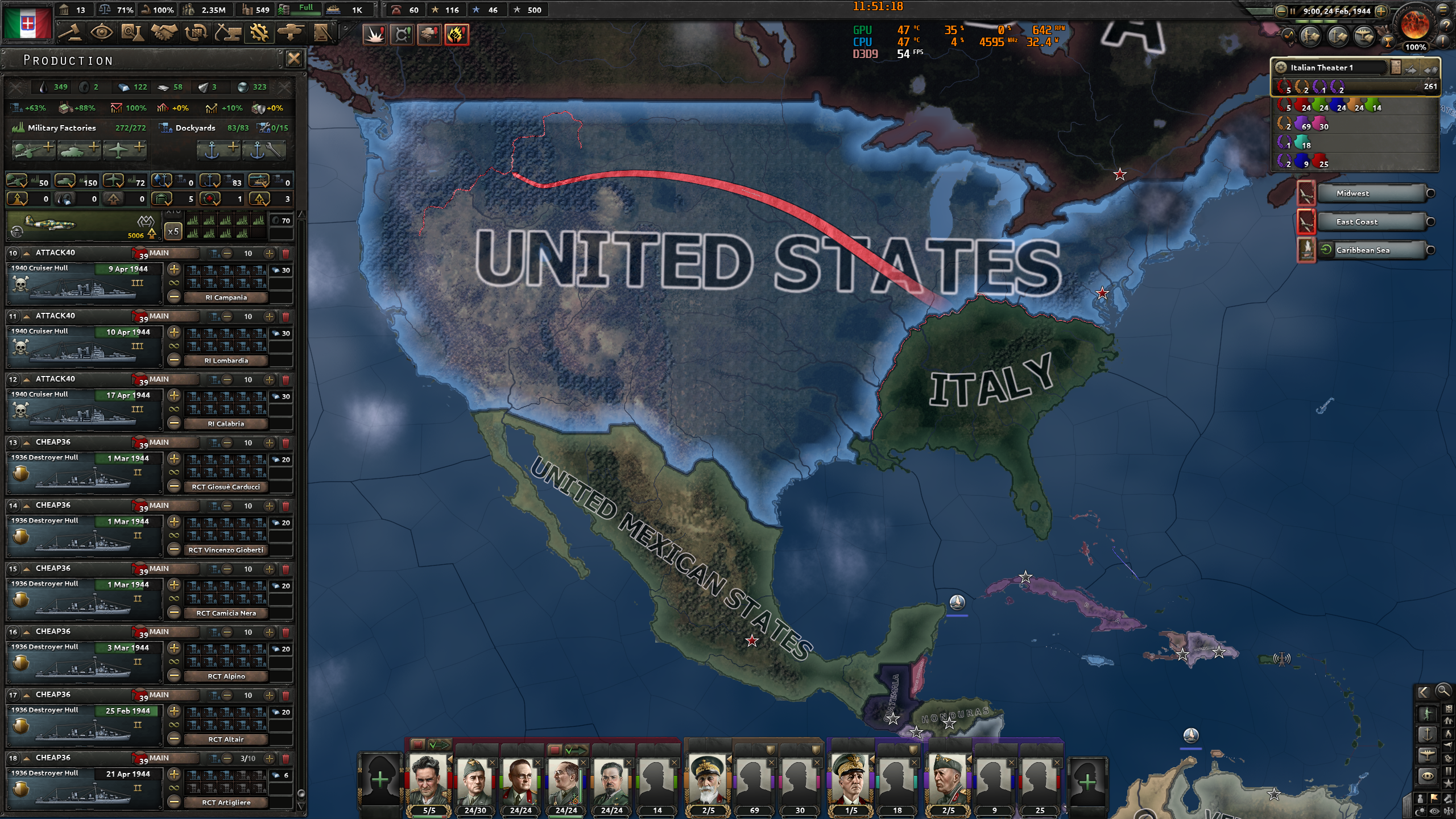Screen dimensions: 1456x819
Task: Open the Research beaker icon
Action: (132, 33)
